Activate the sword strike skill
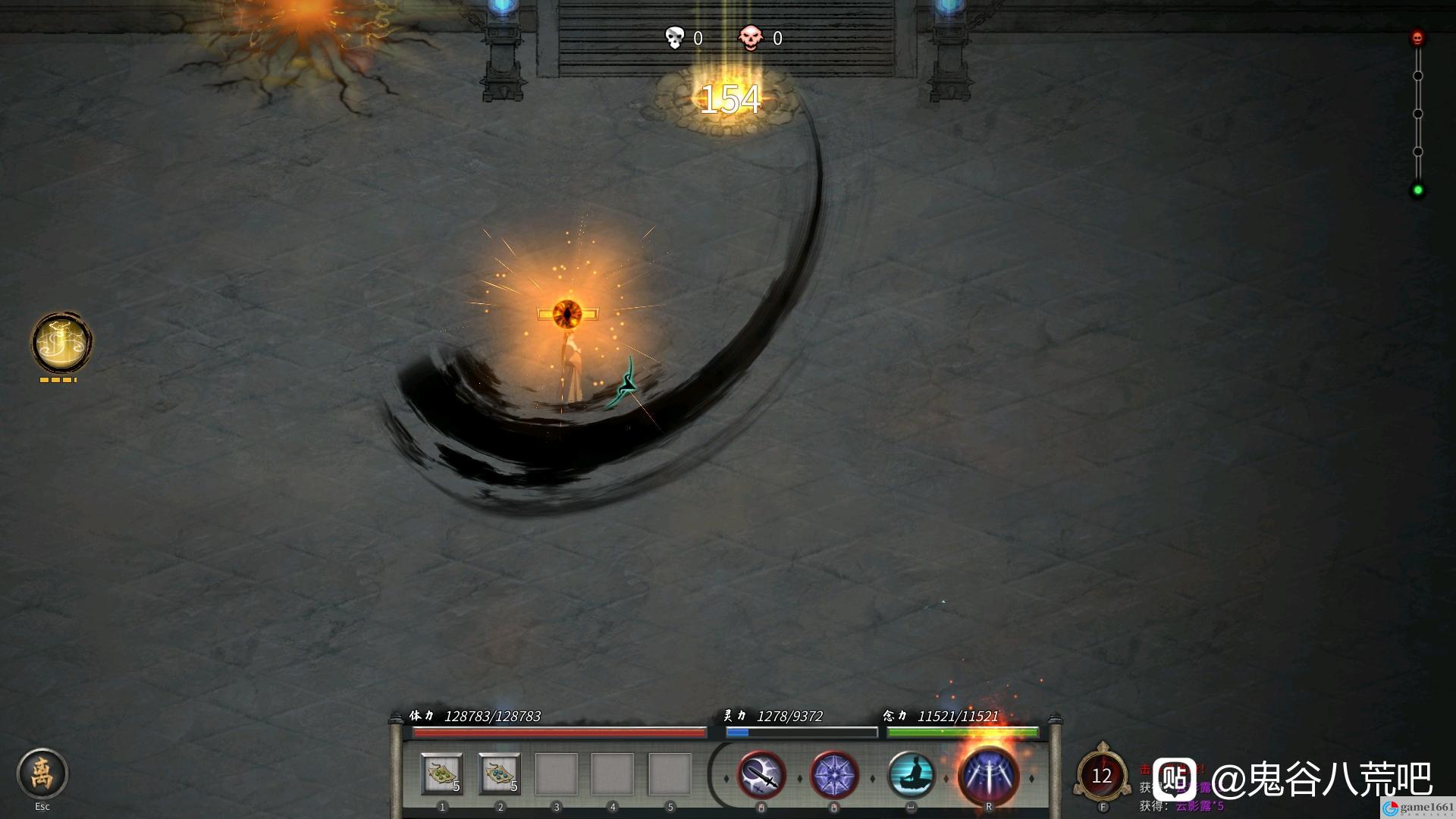 (761, 776)
